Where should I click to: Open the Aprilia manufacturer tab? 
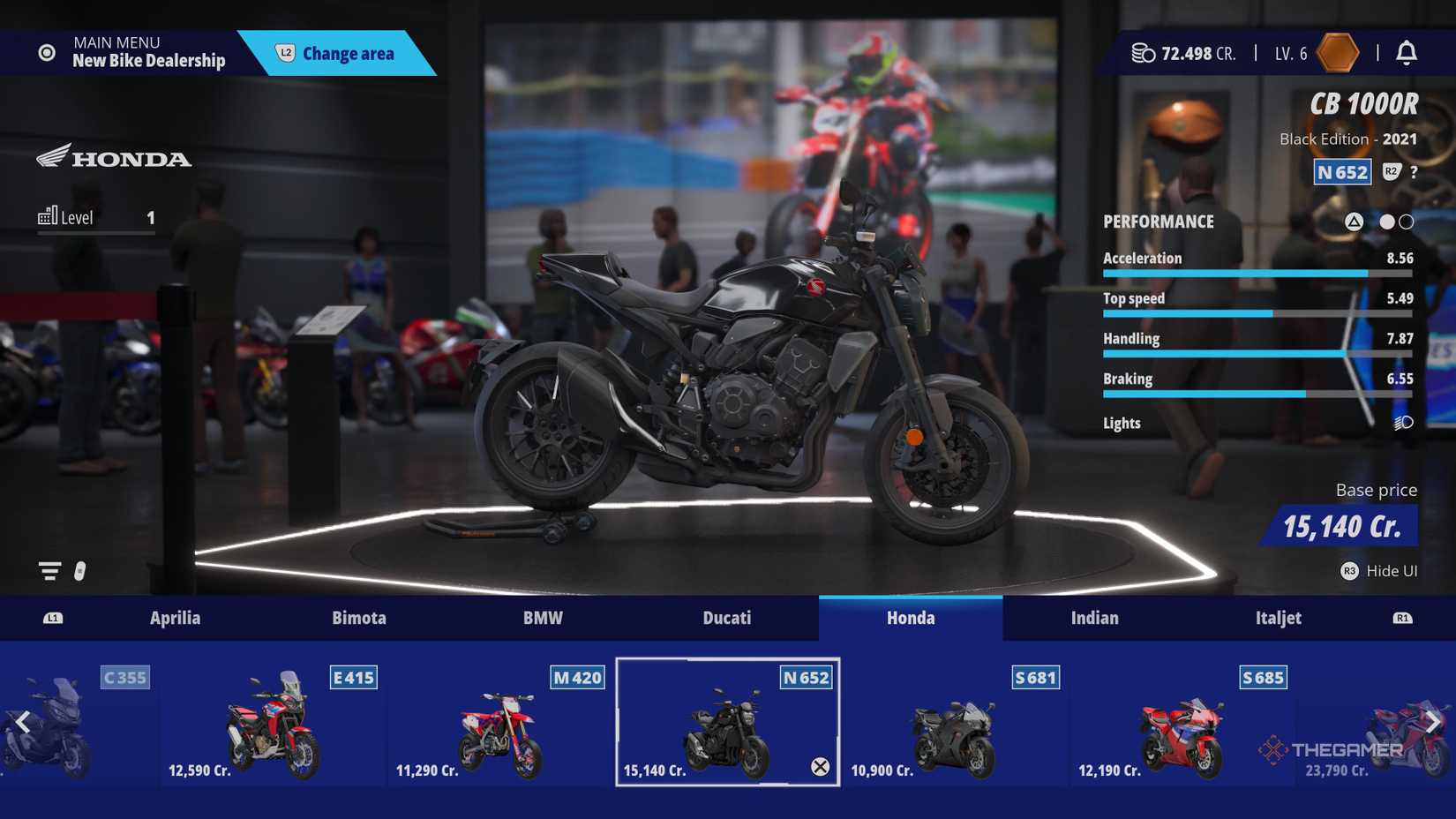click(176, 618)
